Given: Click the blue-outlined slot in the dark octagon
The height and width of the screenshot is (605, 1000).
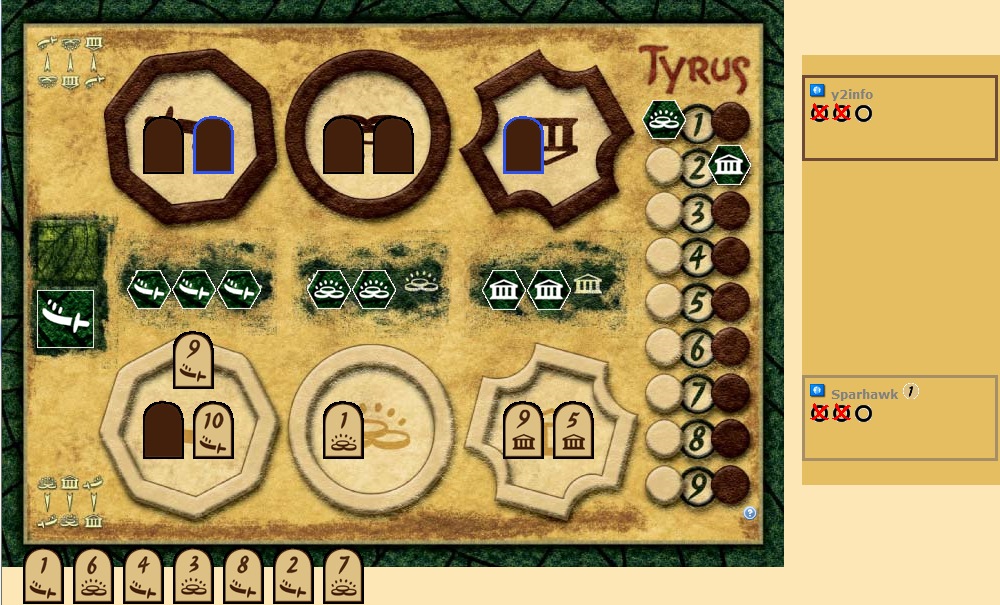Looking at the screenshot, I should (213, 146).
